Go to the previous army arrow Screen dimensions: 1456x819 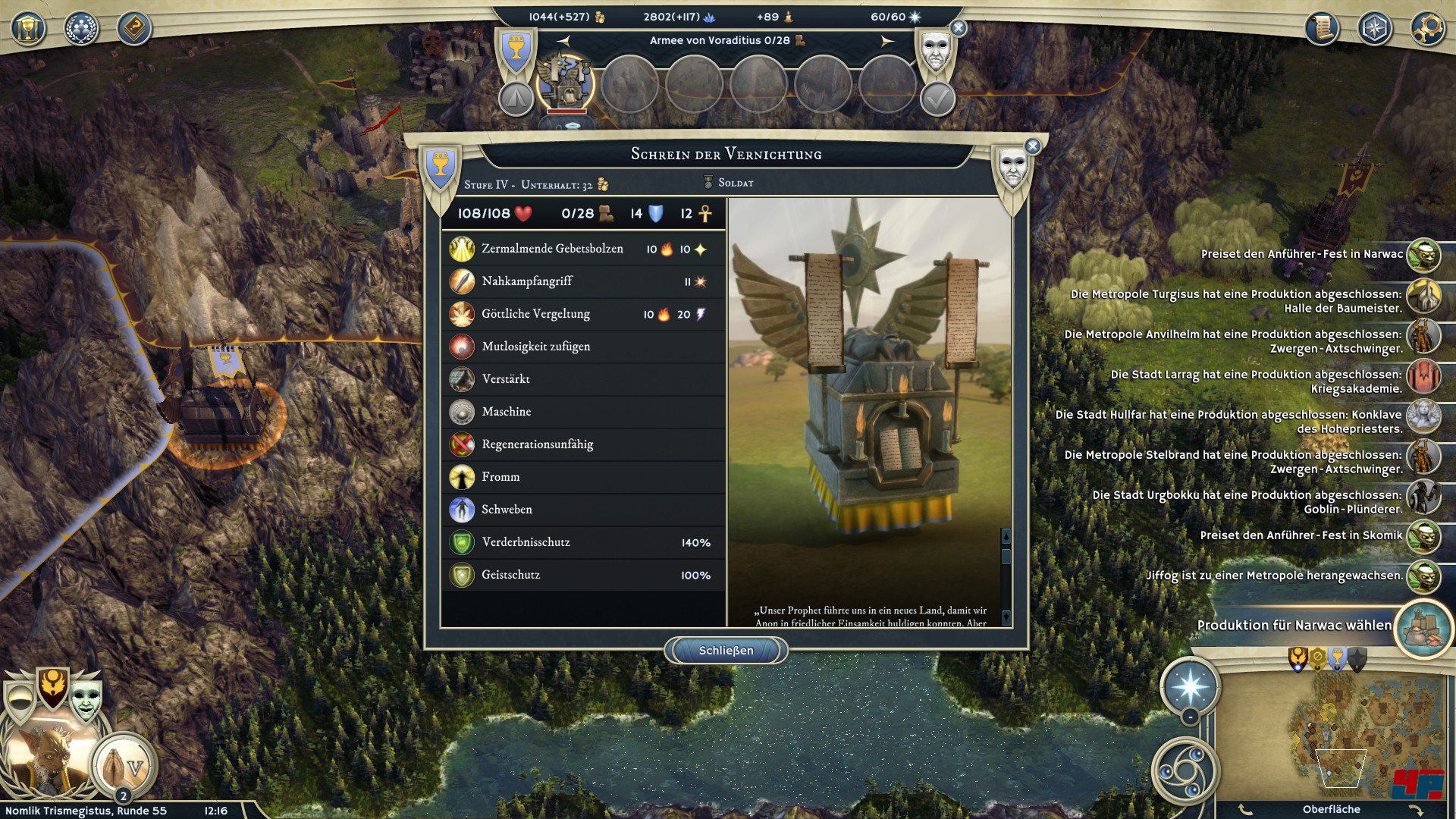pos(563,41)
